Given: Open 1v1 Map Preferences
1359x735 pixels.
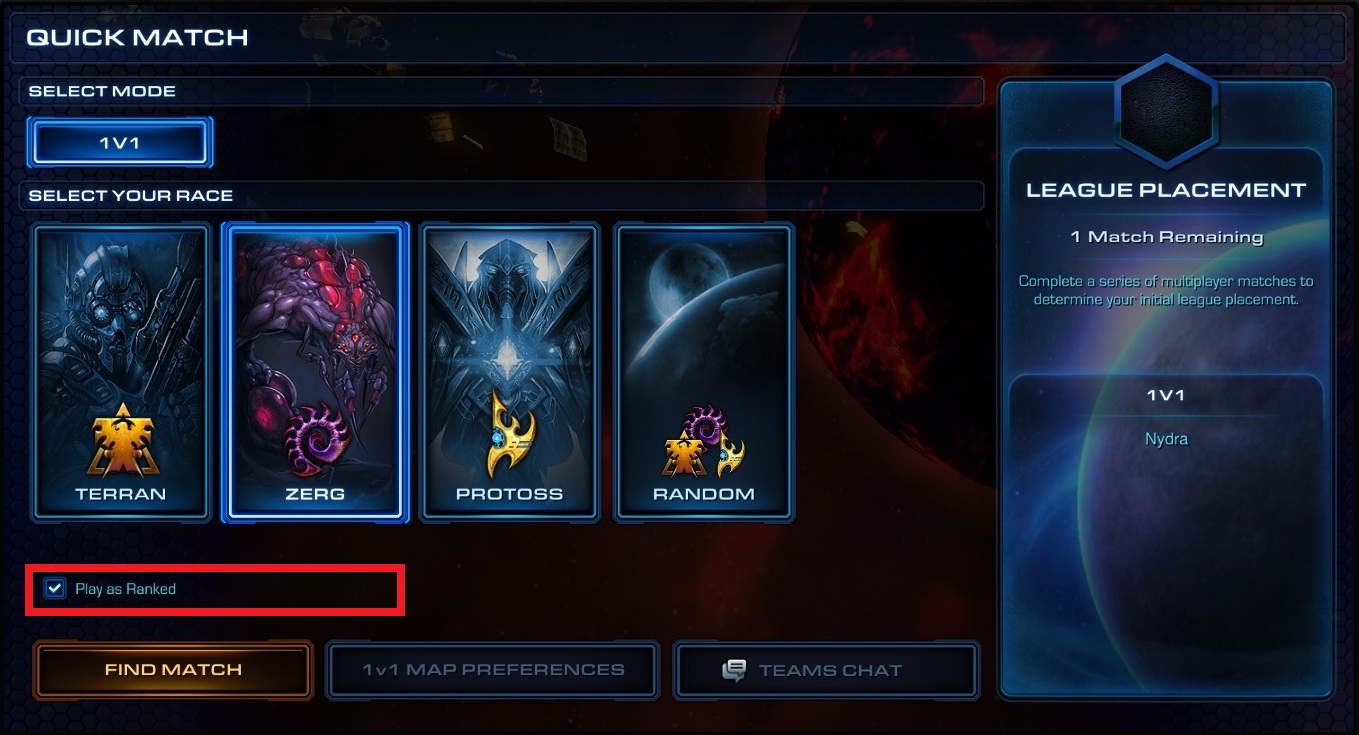Looking at the screenshot, I should point(493,670).
